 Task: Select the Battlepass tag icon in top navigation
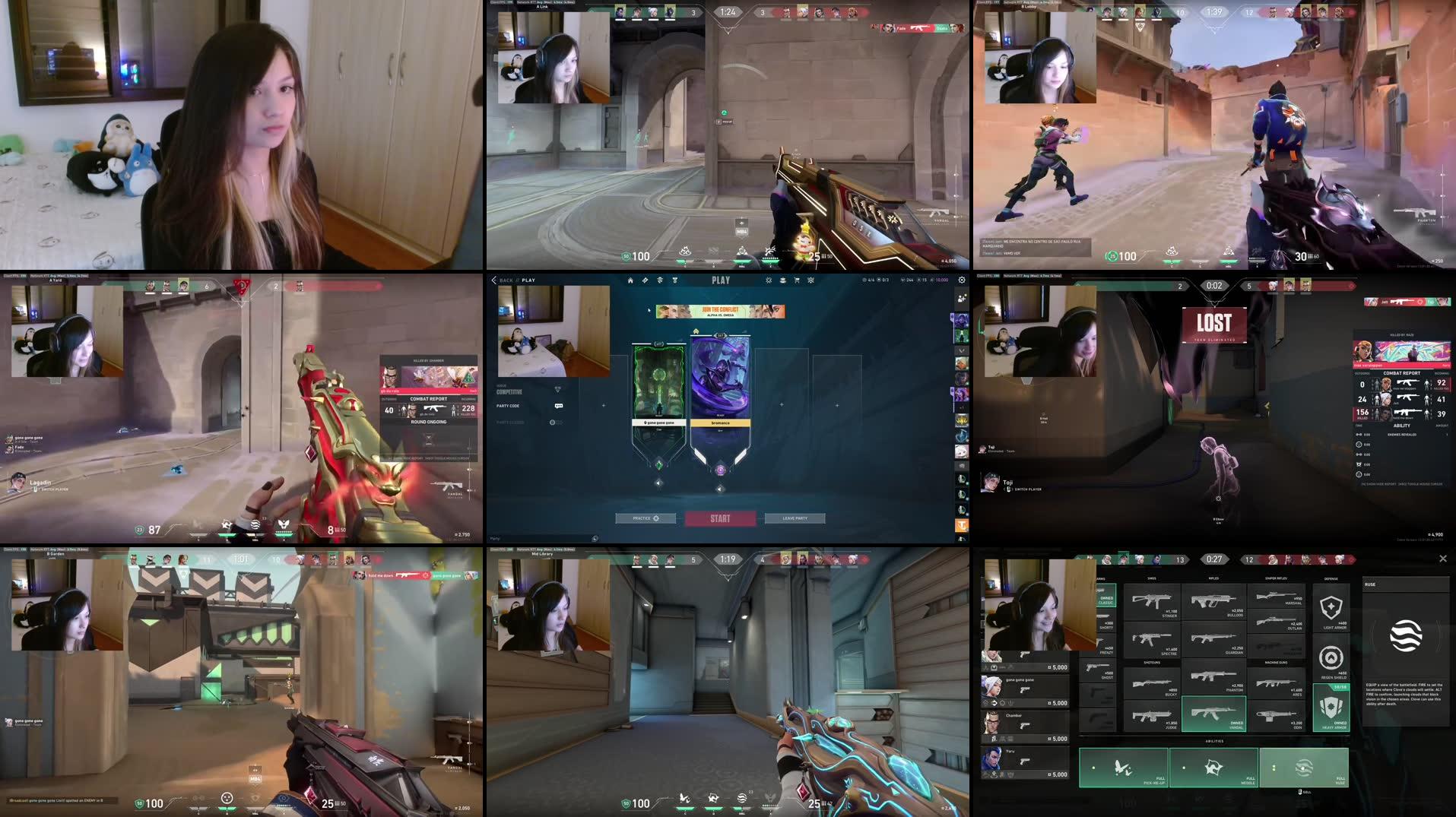coord(645,280)
